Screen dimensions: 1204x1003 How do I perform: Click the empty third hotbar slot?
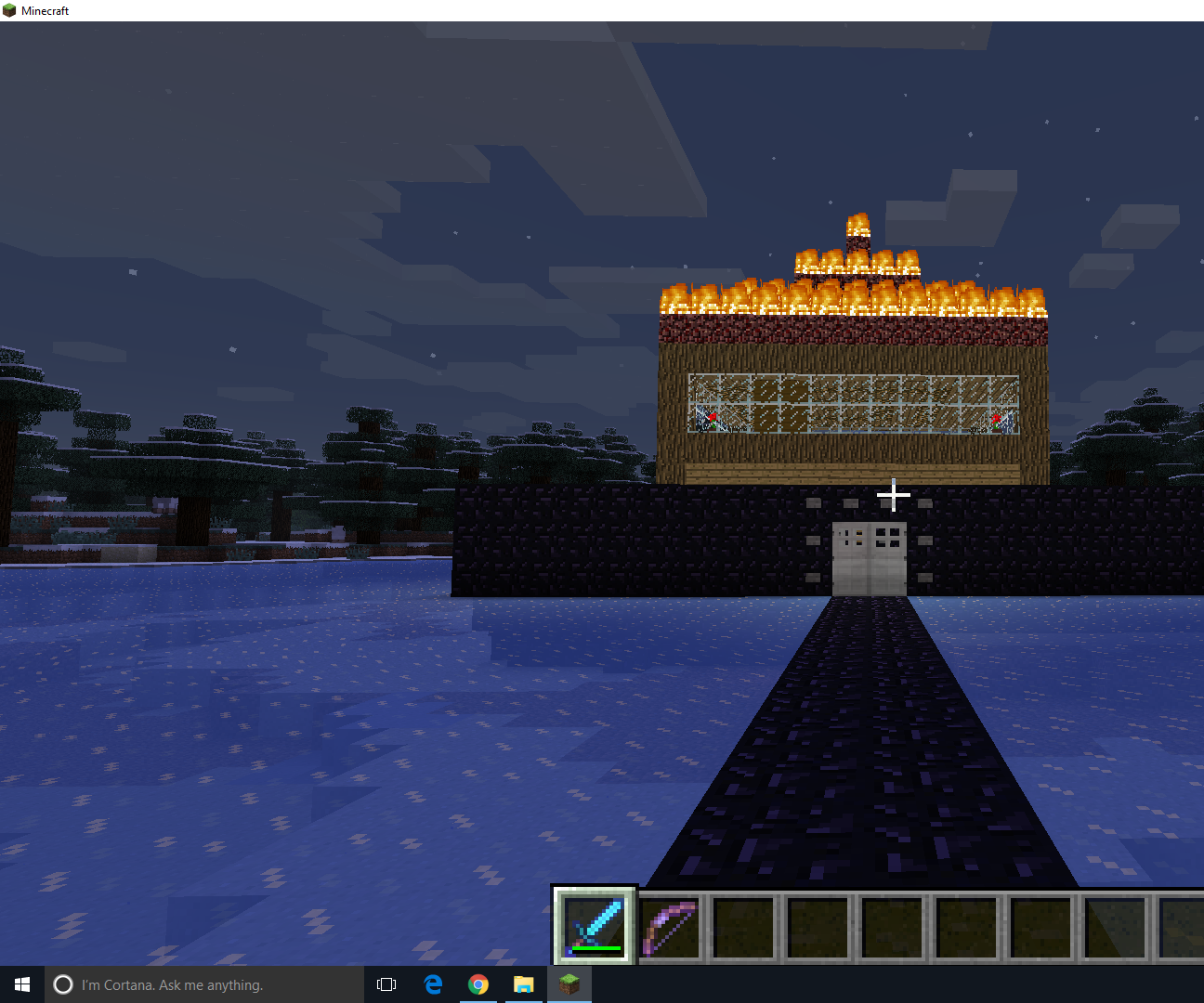tap(744, 924)
